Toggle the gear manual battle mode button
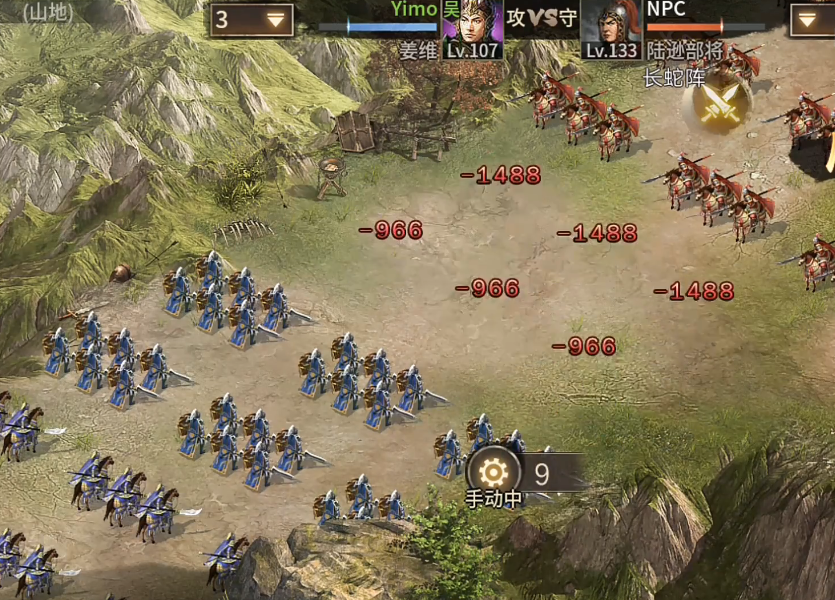Image resolution: width=835 pixels, height=600 pixels. coord(492,471)
